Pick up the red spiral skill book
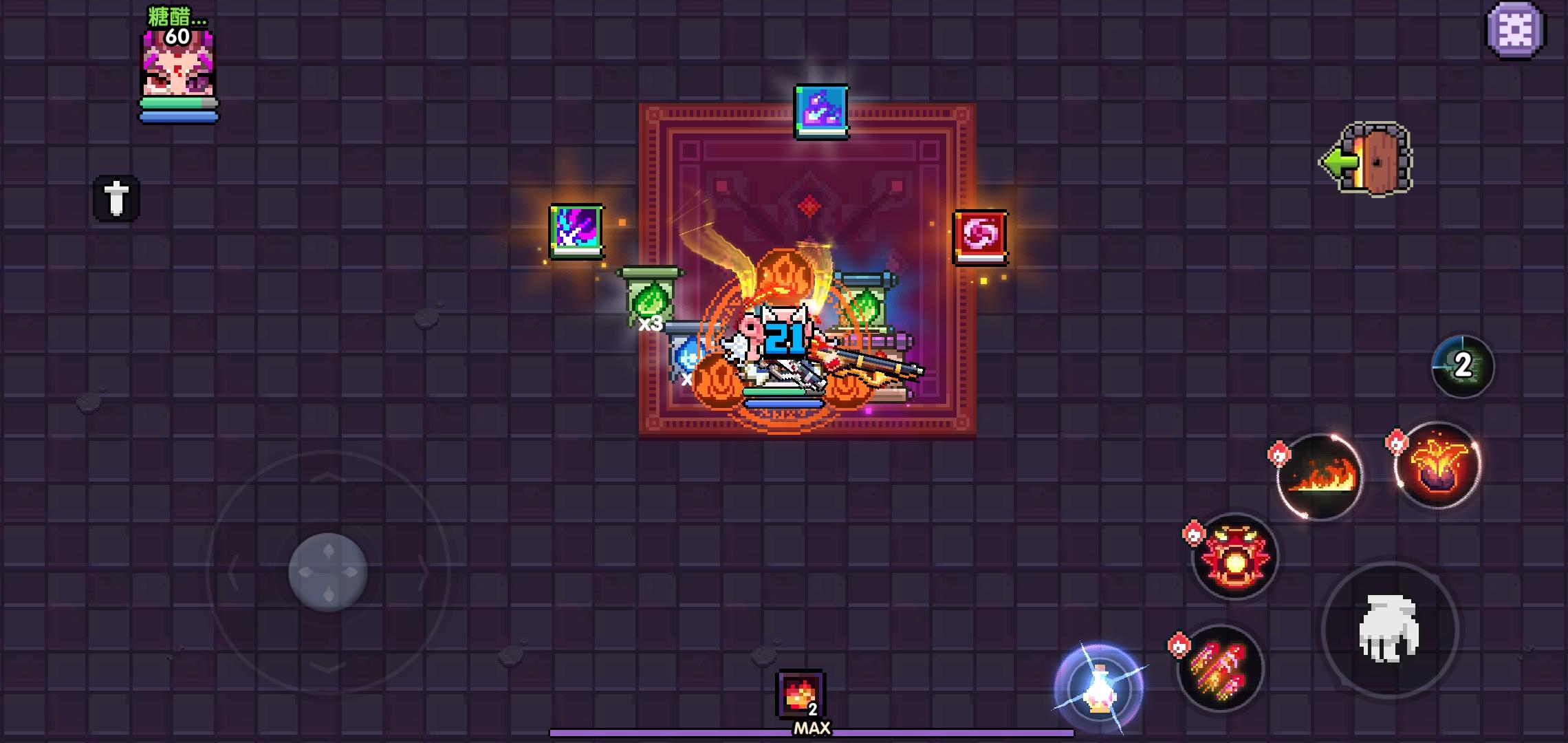 coord(979,237)
